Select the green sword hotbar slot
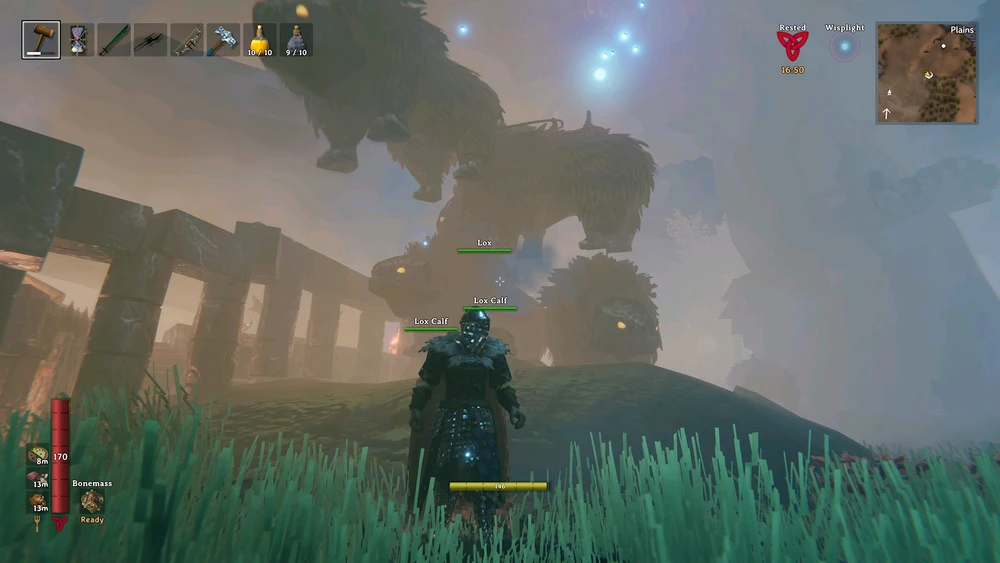 (114, 39)
